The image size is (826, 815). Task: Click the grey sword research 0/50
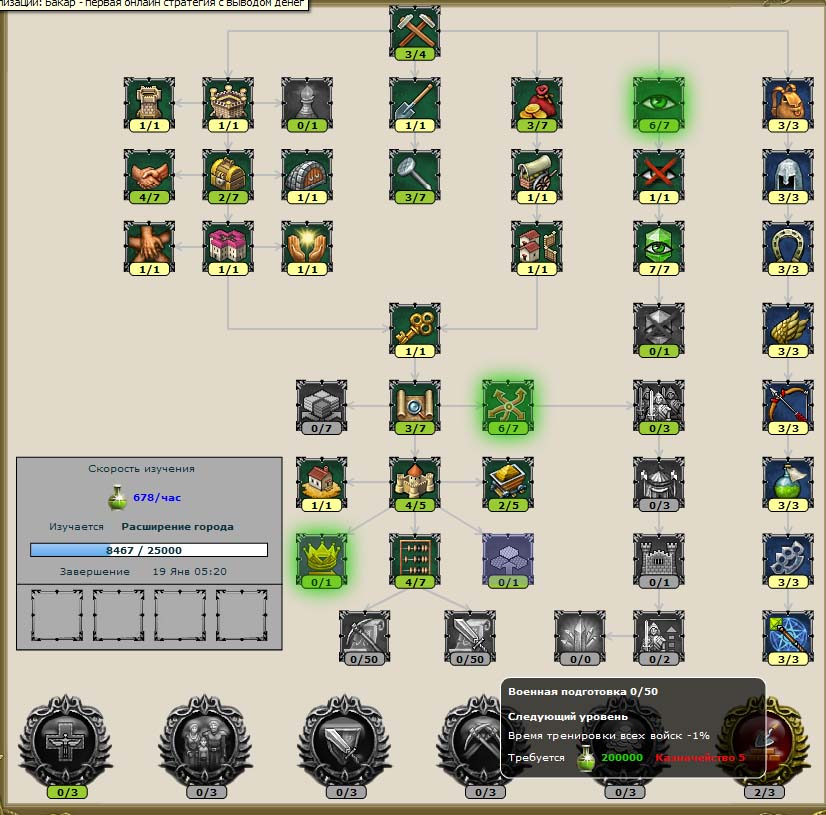[x=470, y=635]
